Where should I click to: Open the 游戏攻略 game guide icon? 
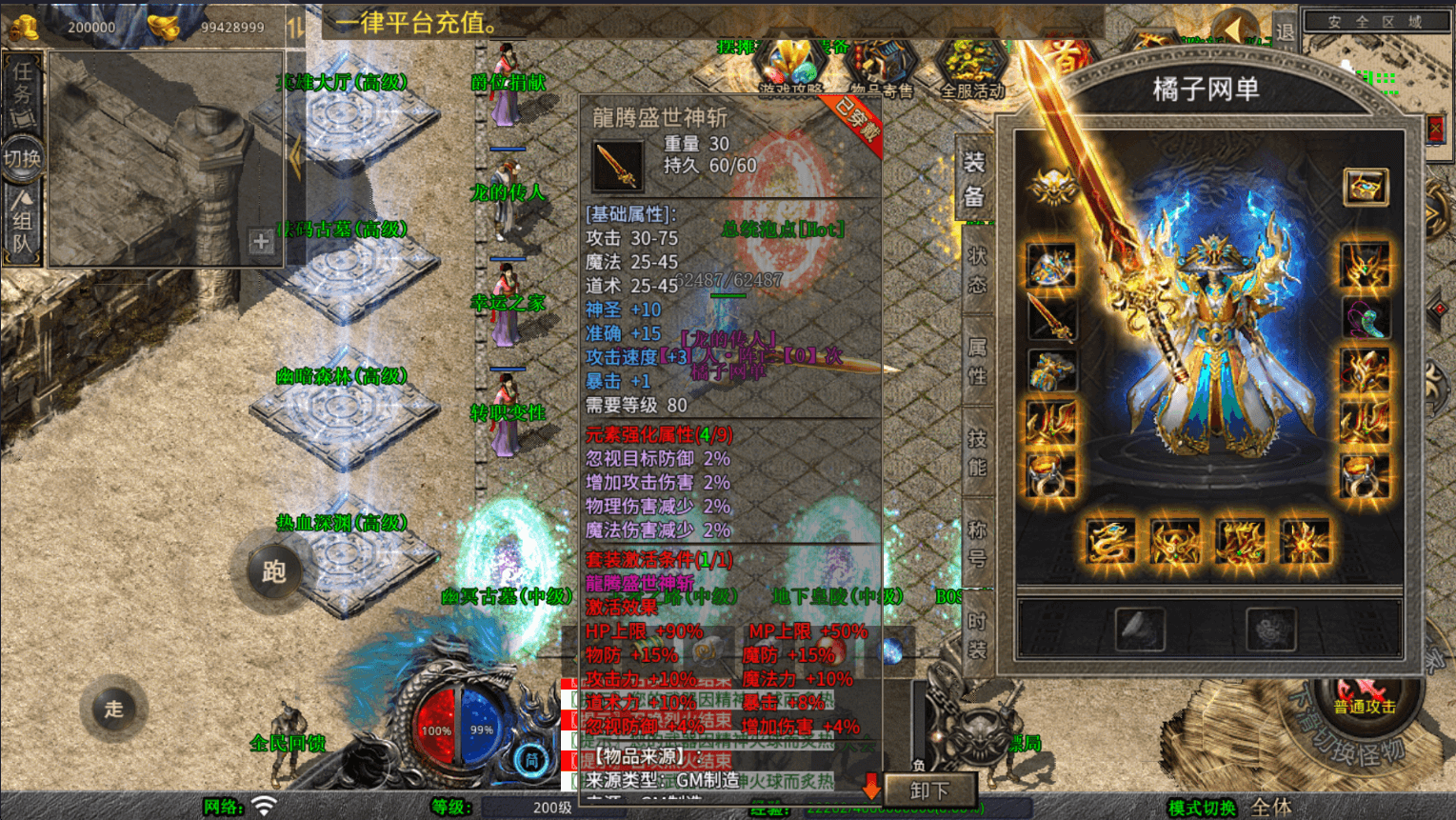[x=791, y=67]
